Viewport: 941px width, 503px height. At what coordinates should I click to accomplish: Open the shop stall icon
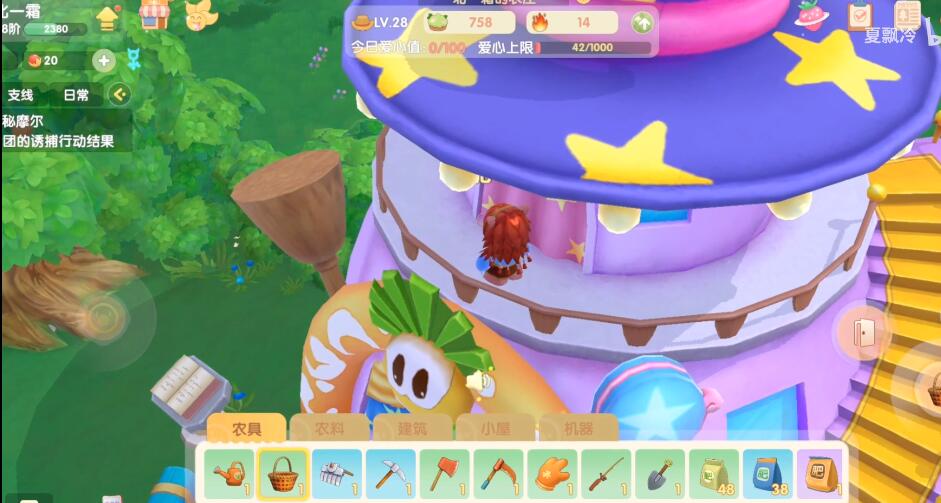(154, 15)
